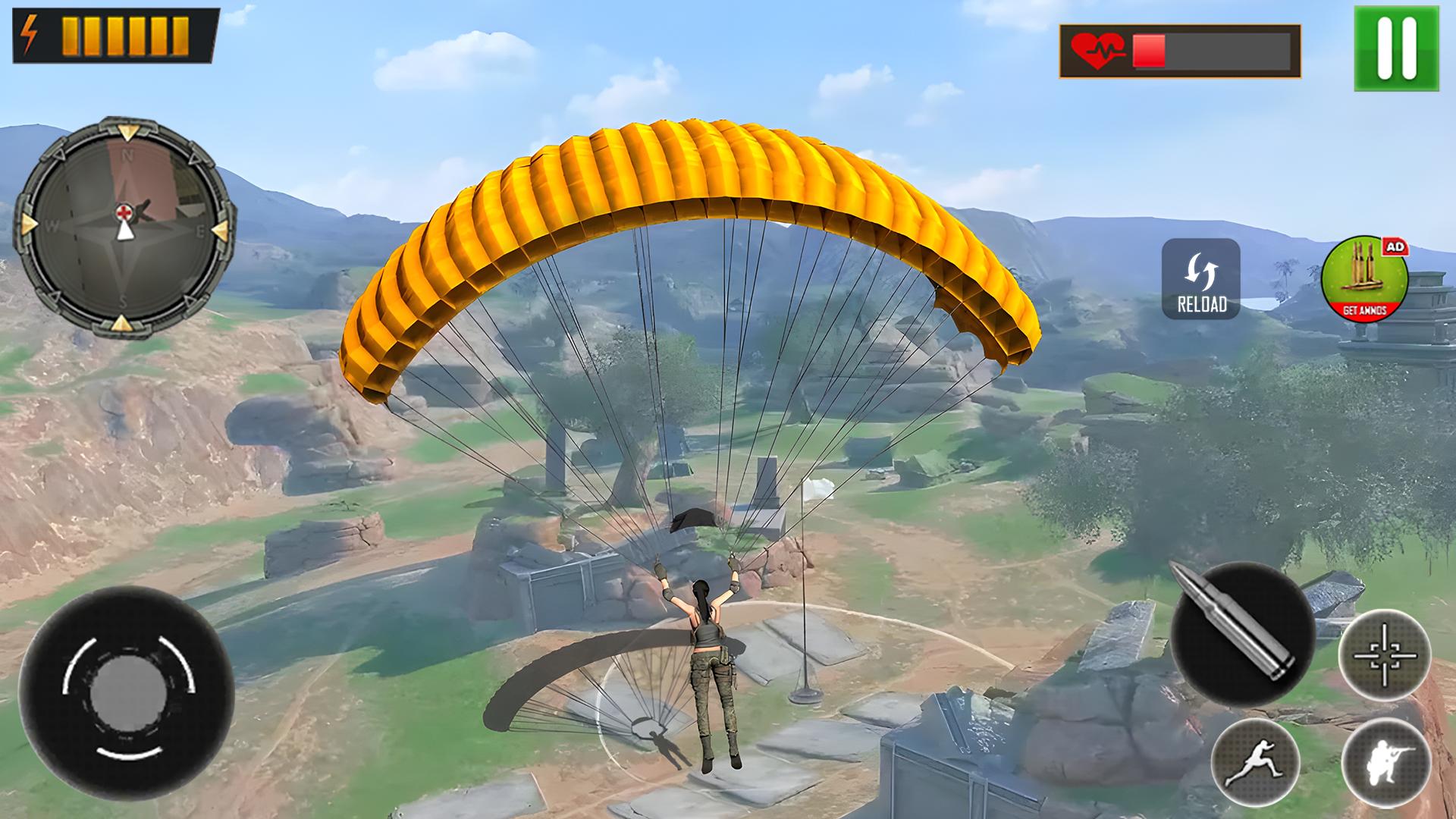Switch to crouch shooting stance
Viewport: 1456px width, 819px height.
point(1386,762)
